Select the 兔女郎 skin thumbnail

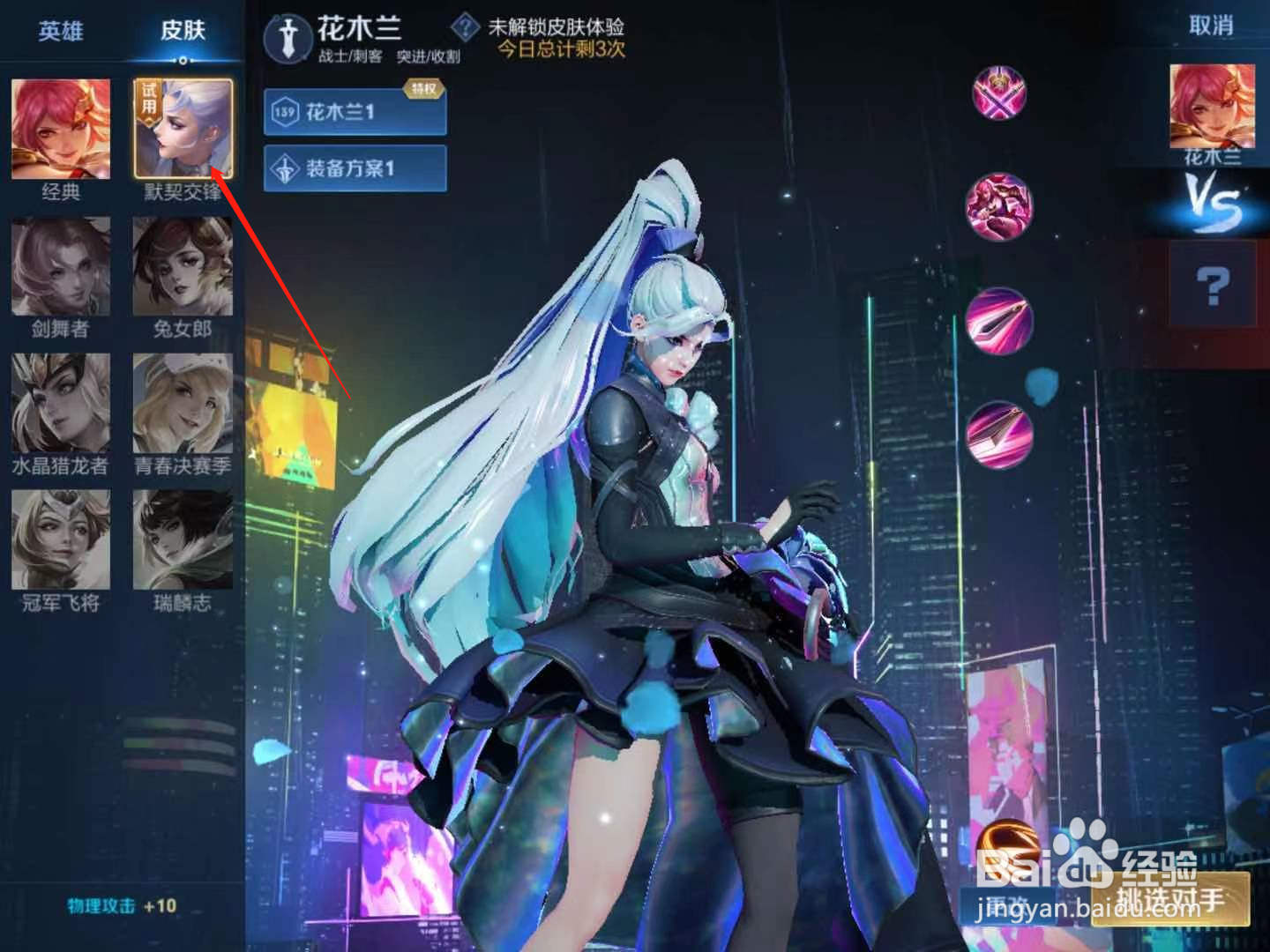[x=182, y=267]
